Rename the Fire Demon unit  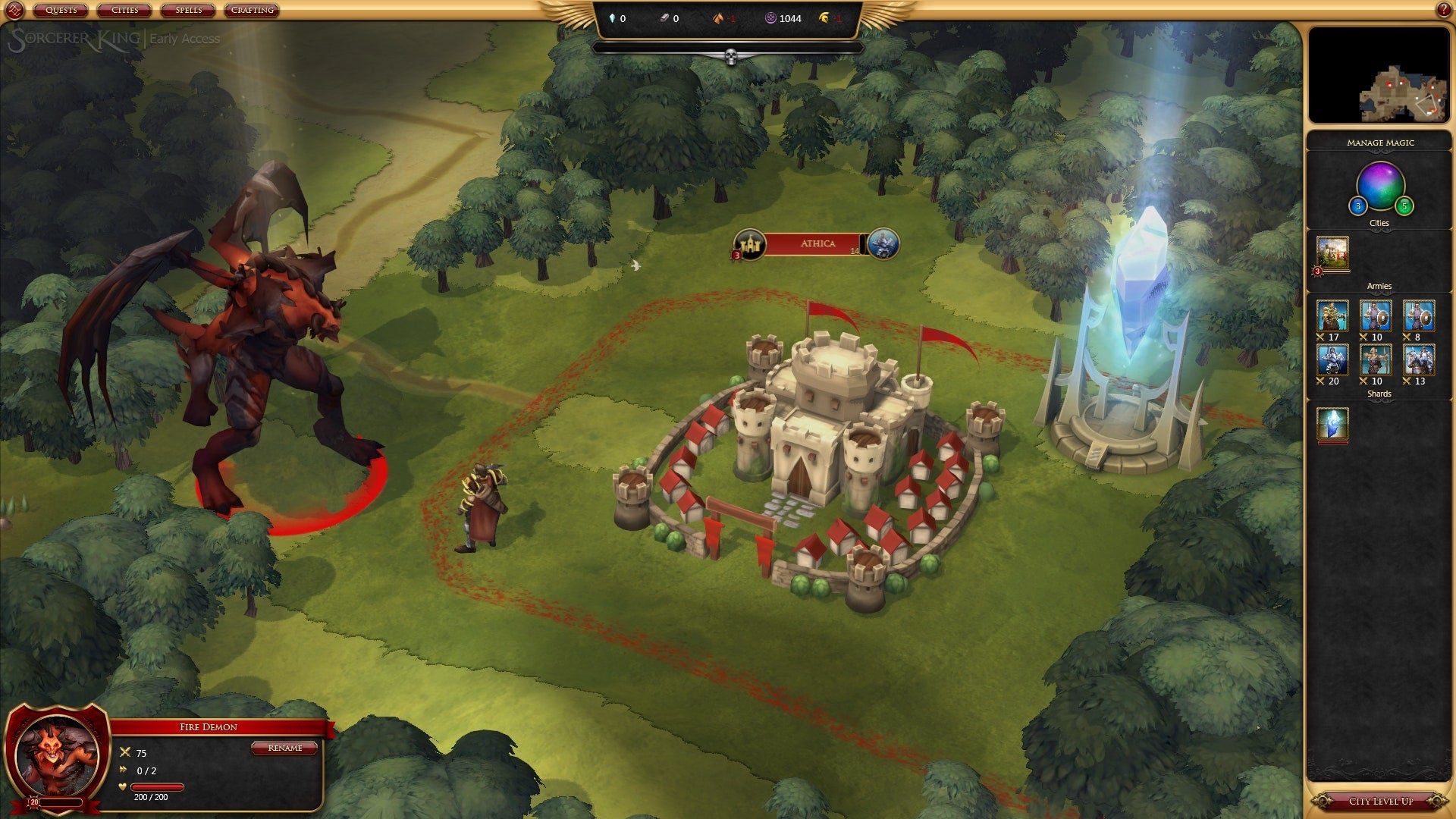coord(285,748)
